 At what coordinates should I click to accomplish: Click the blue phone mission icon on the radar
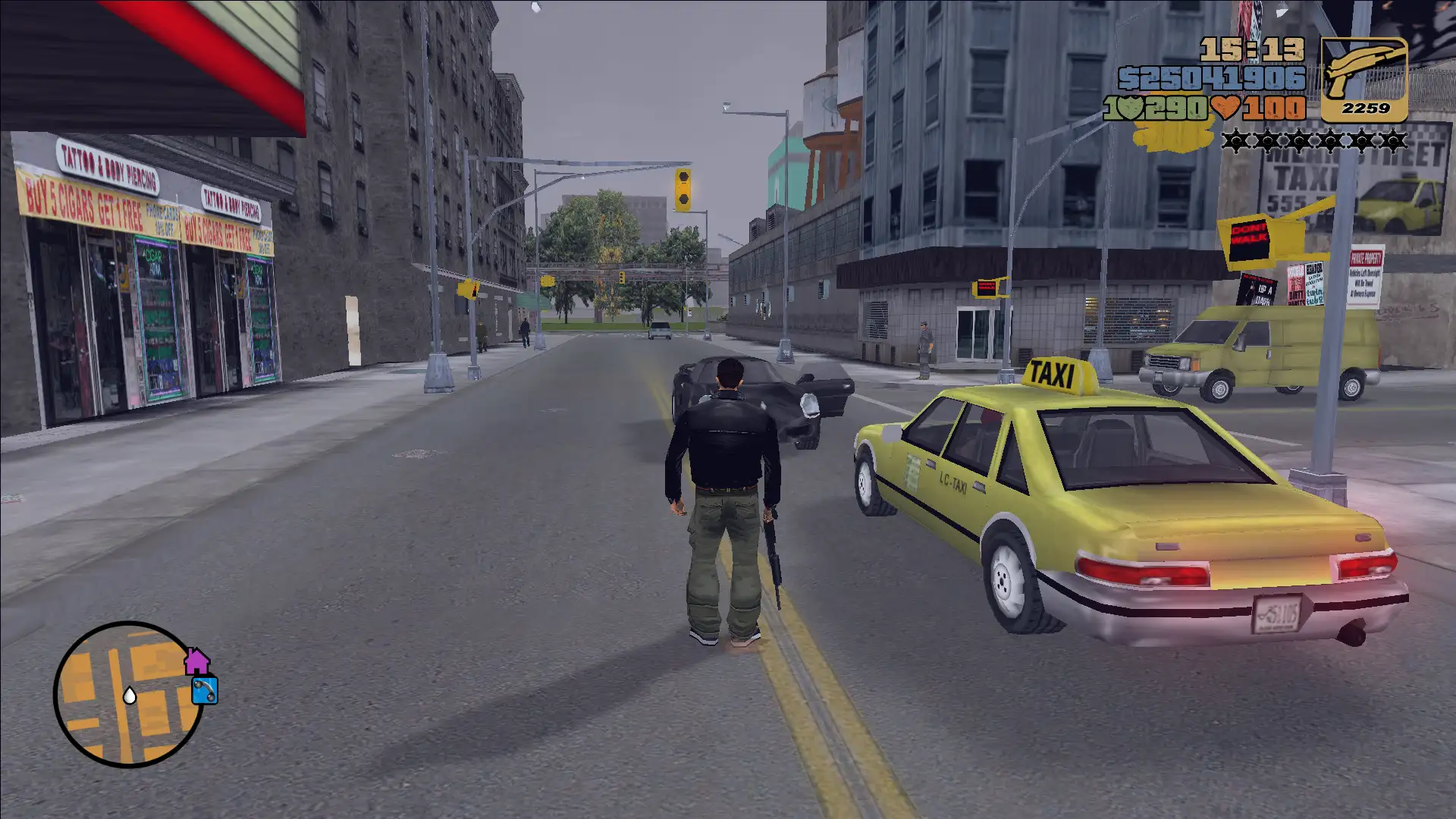[205, 691]
